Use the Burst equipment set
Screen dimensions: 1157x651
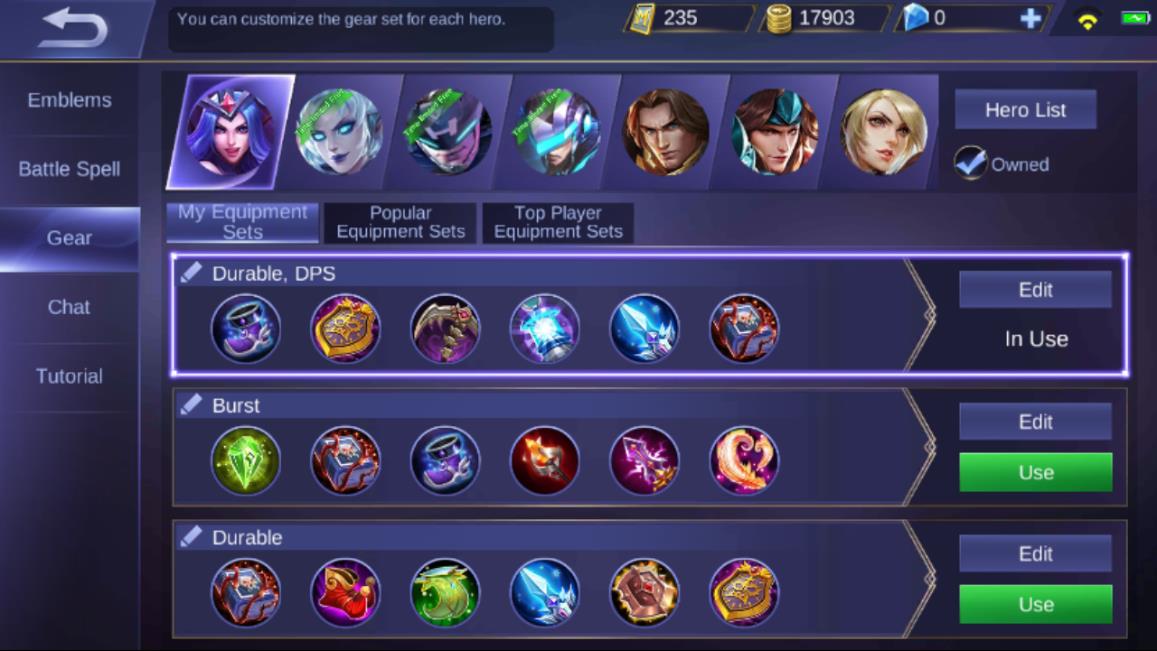(x=1035, y=472)
